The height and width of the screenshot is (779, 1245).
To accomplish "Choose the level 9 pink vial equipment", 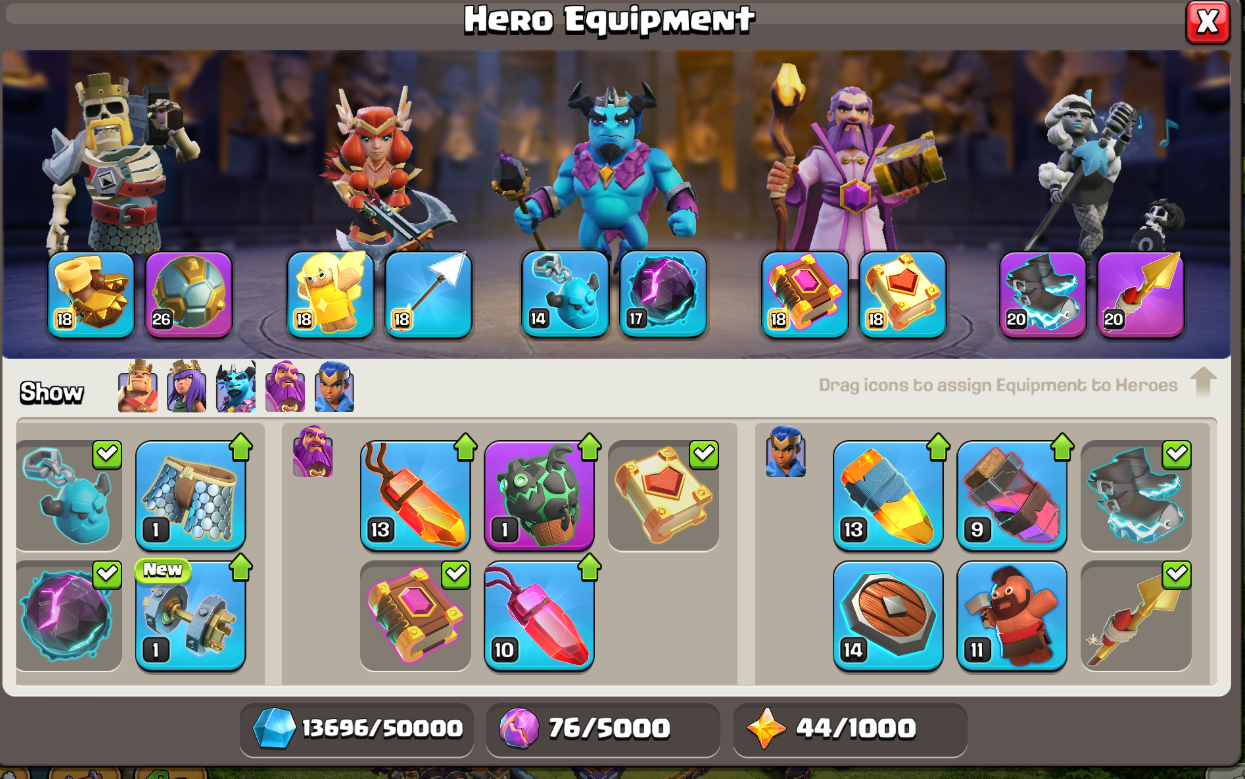I will click(1012, 496).
